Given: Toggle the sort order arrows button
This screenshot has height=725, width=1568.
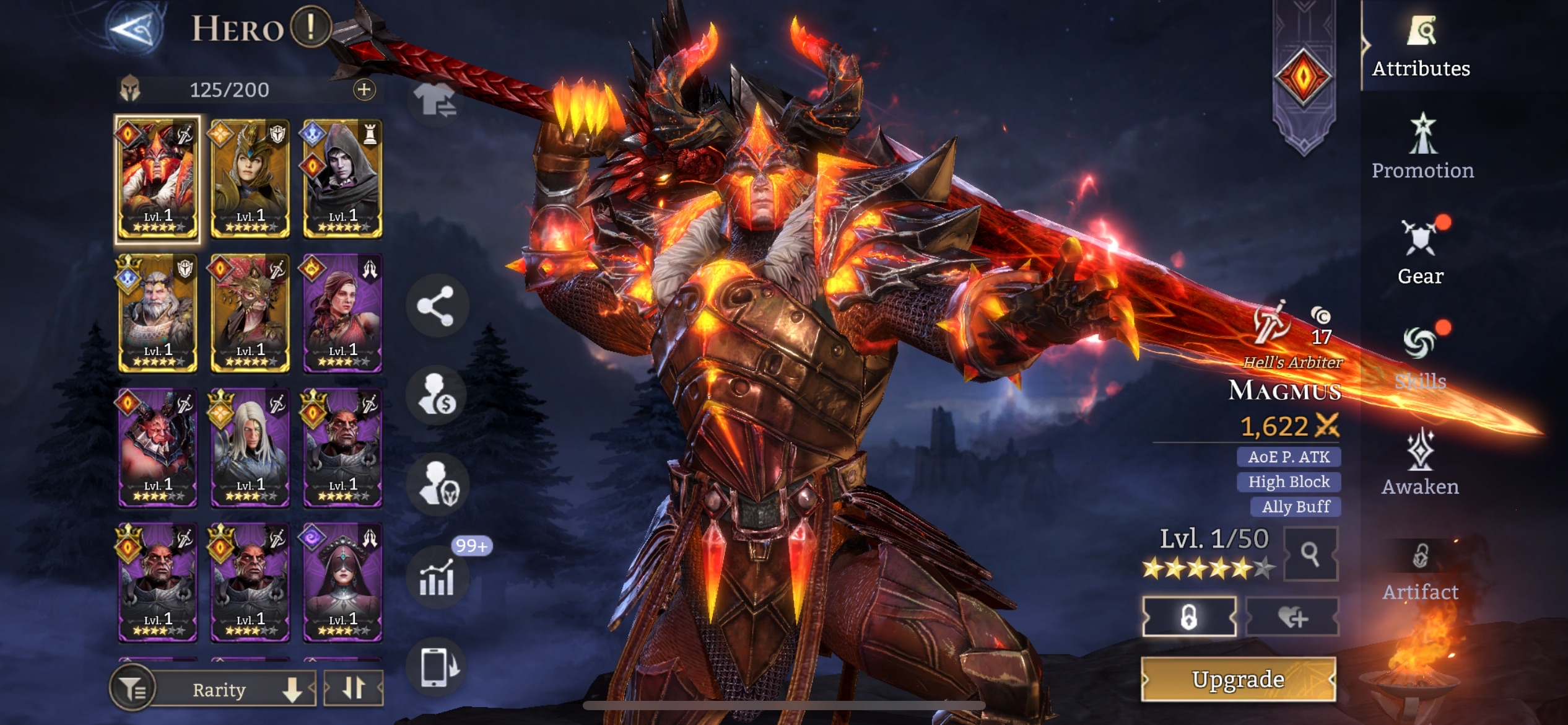Looking at the screenshot, I should pyautogui.click(x=354, y=688).
